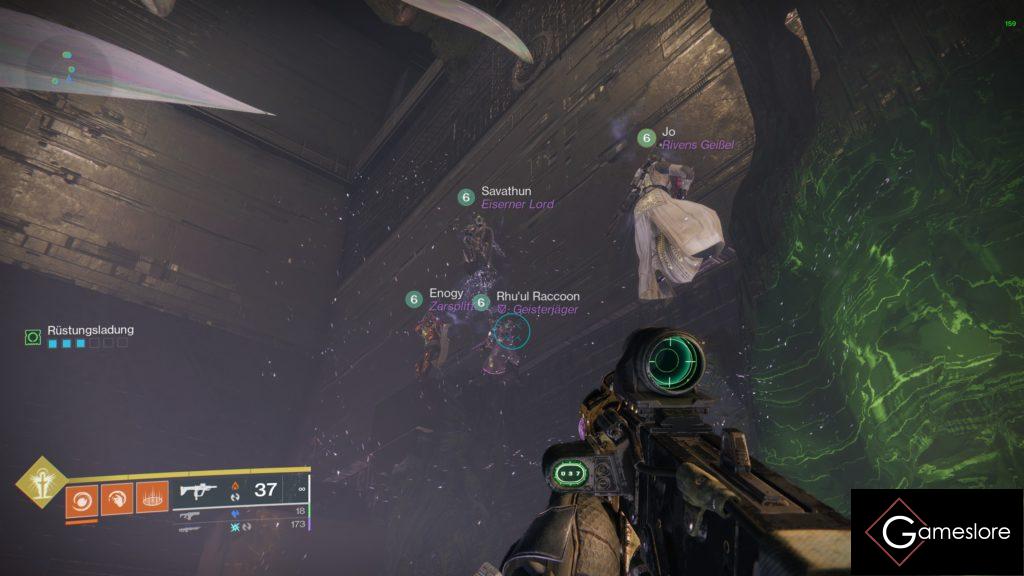Select player Jo's nameplate

[x=668, y=131]
